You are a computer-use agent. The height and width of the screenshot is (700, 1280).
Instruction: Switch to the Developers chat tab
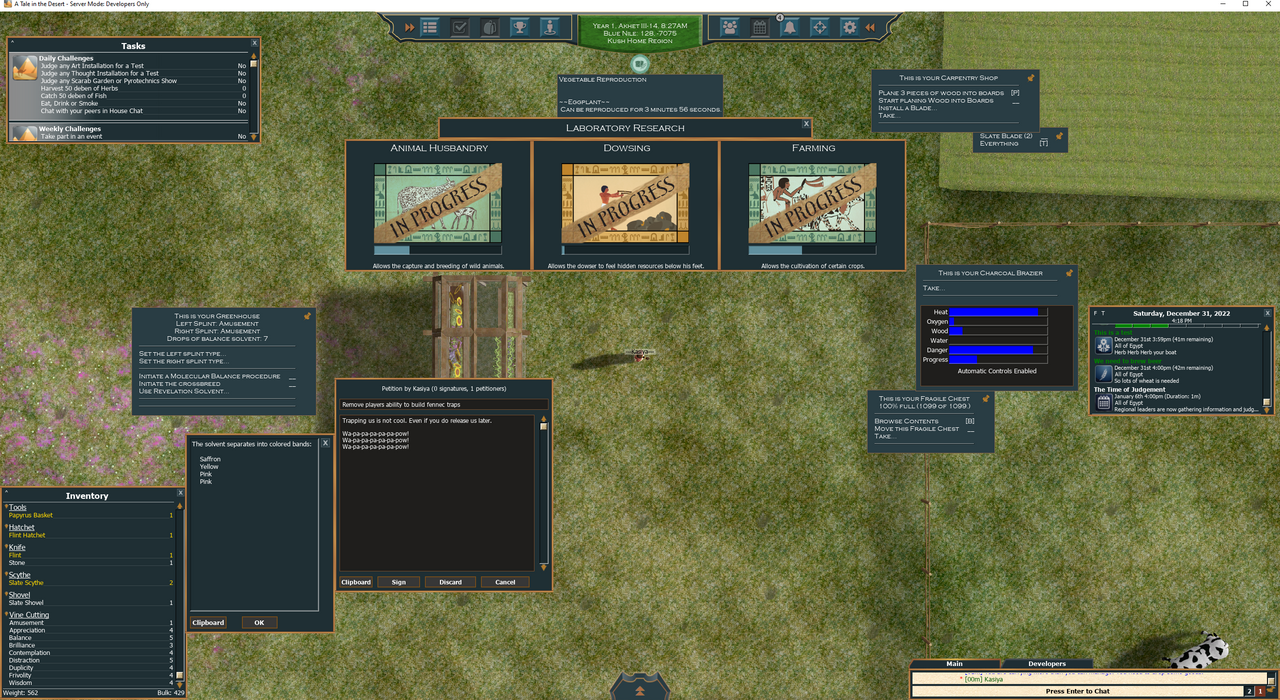pos(1047,663)
